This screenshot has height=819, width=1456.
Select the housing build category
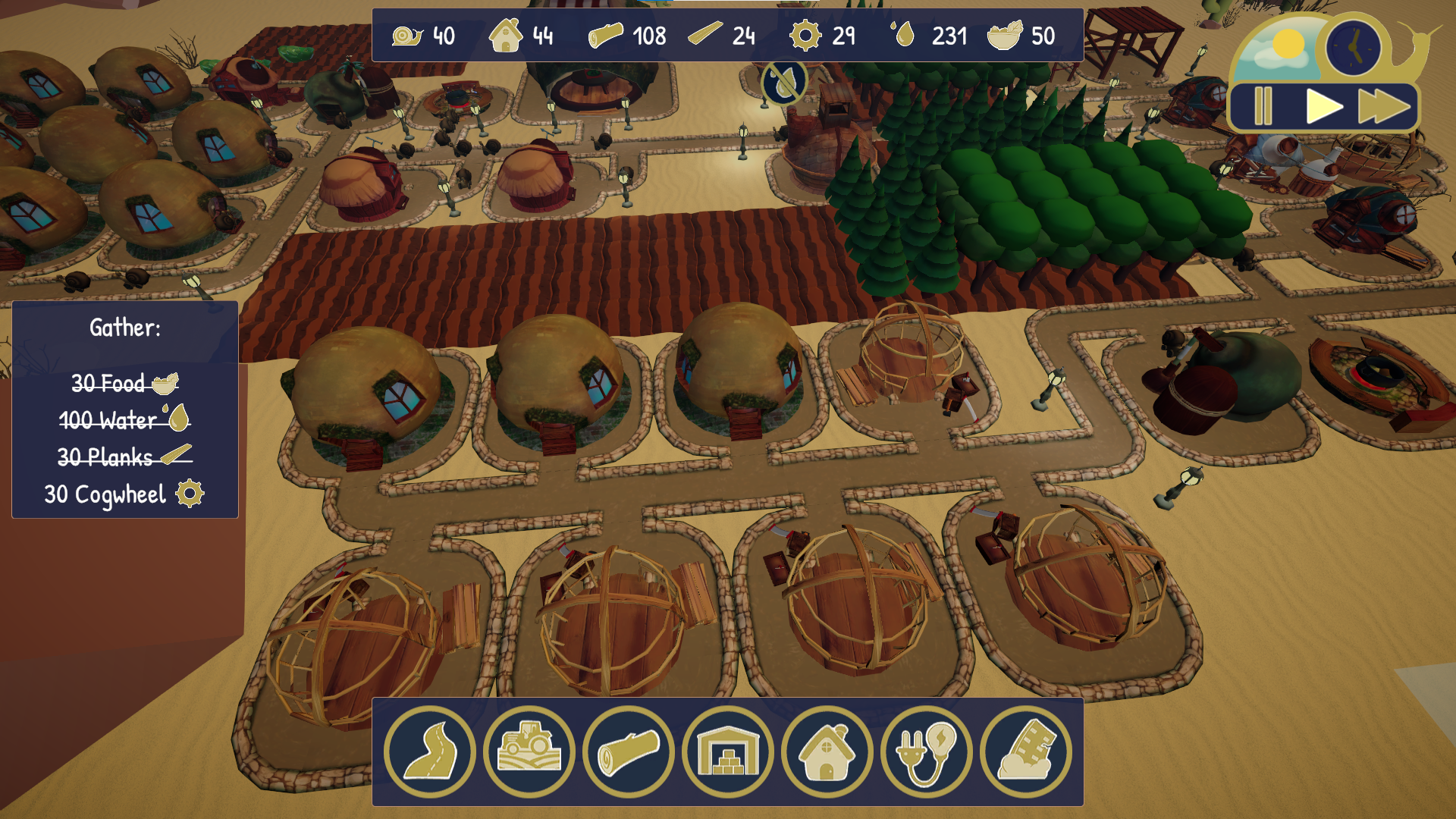click(x=827, y=752)
